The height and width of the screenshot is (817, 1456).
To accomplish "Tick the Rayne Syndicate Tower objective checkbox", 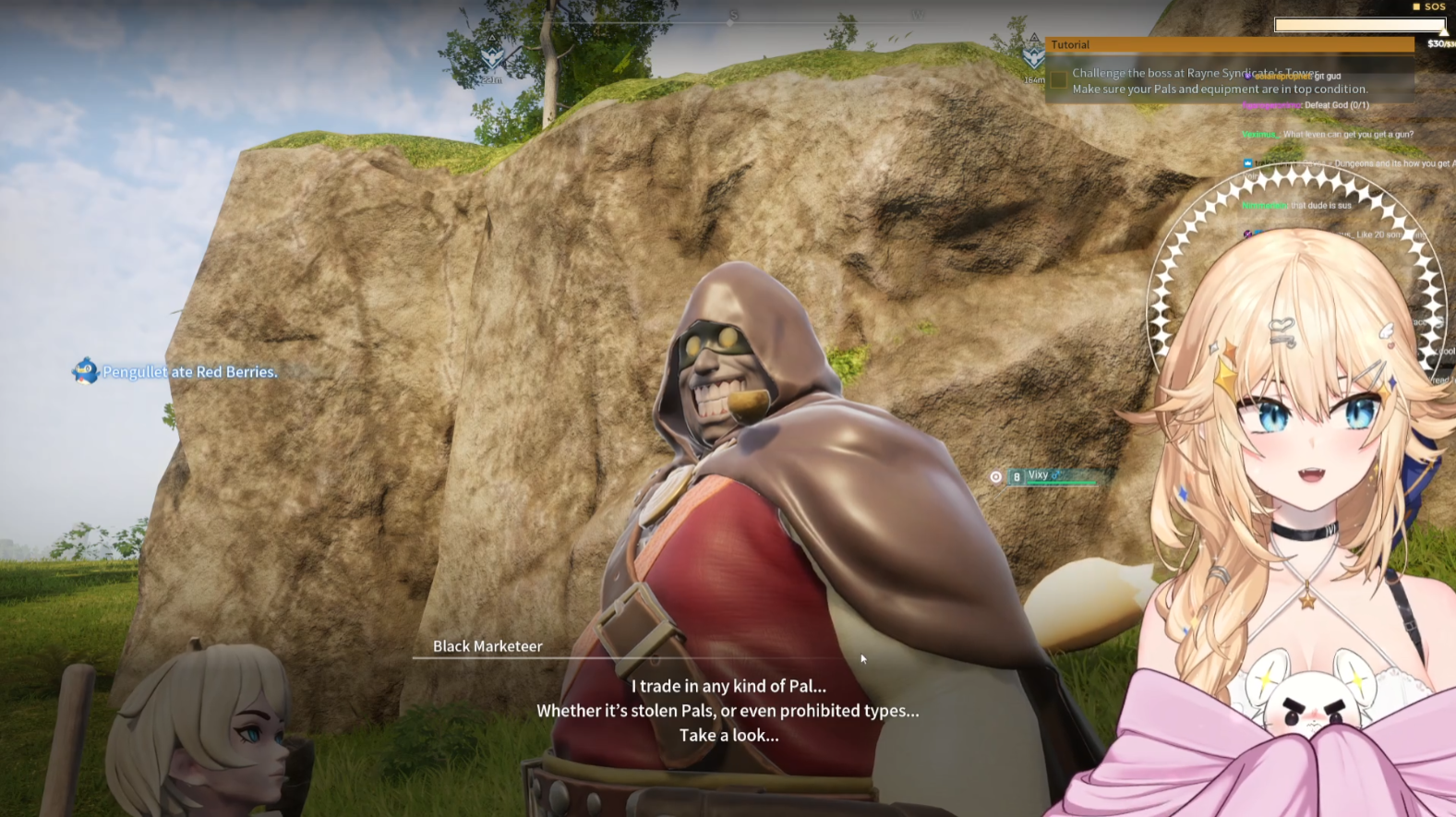I will click(1058, 81).
